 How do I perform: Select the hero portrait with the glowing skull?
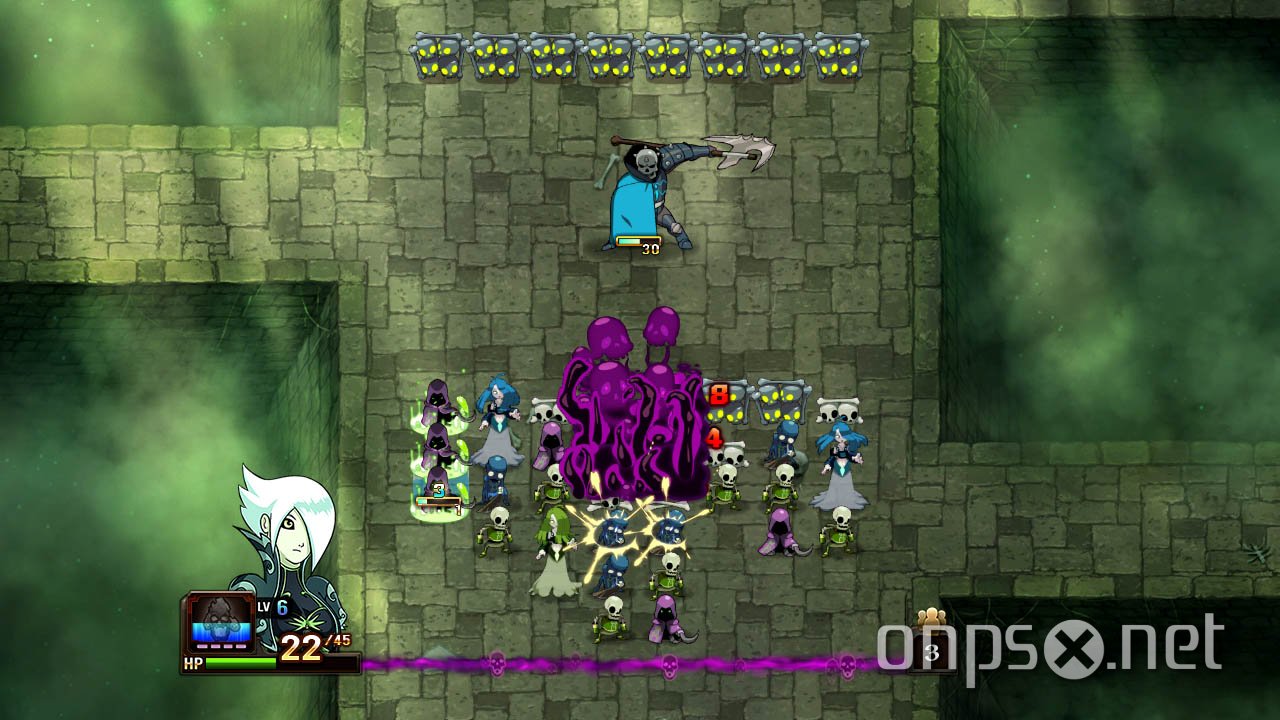[220, 622]
